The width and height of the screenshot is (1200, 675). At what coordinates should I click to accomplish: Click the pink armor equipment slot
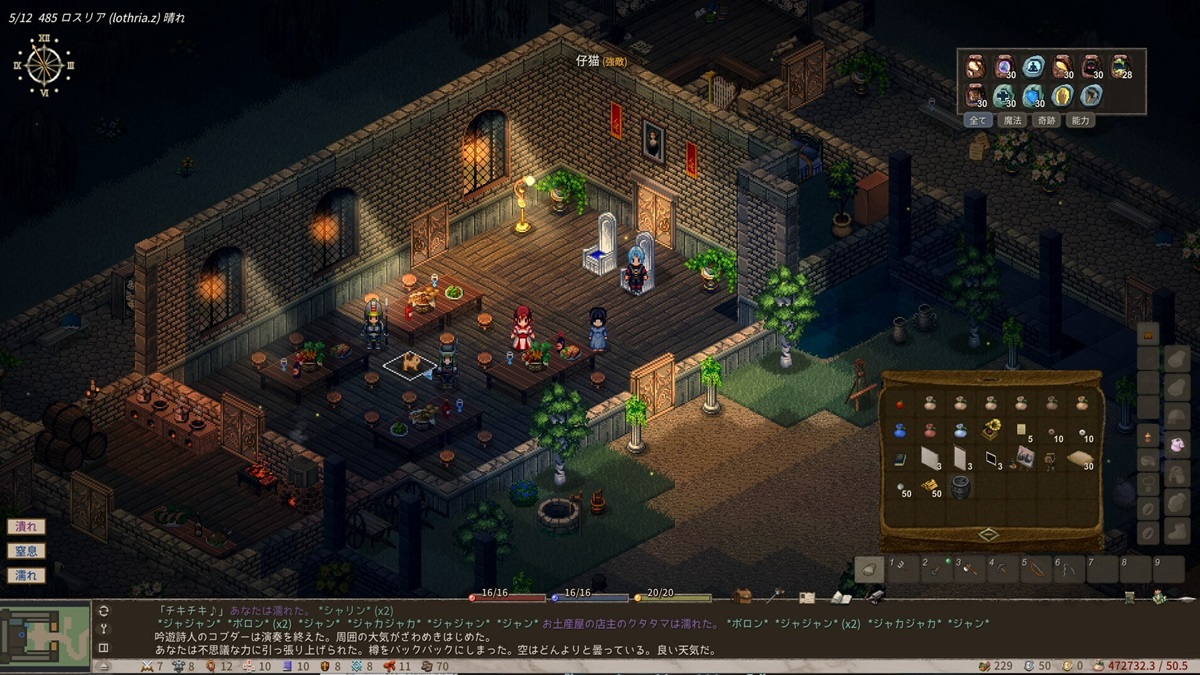click(x=1176, y=442)
